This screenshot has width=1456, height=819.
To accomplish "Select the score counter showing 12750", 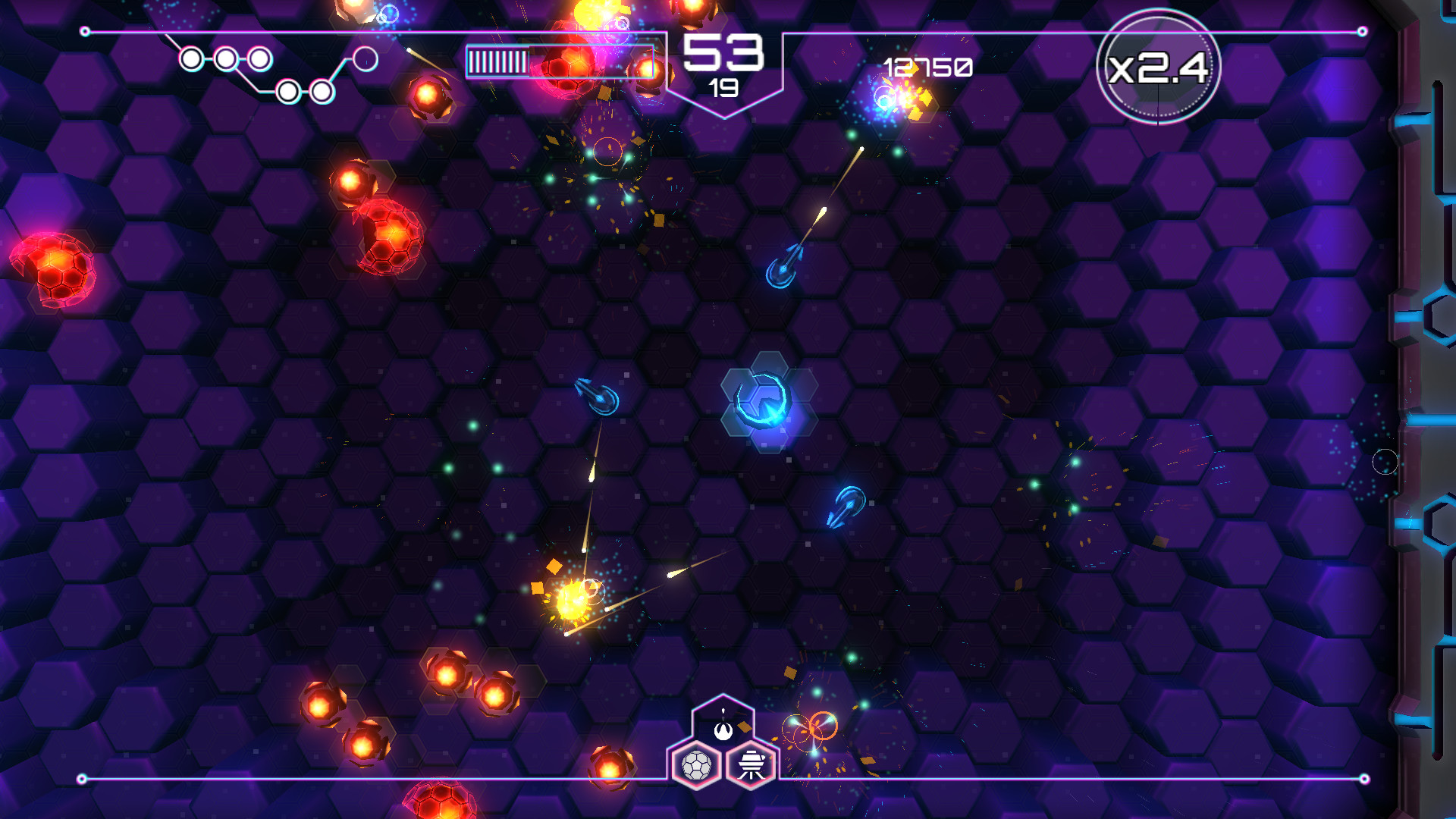I will (x=927, y=68).
